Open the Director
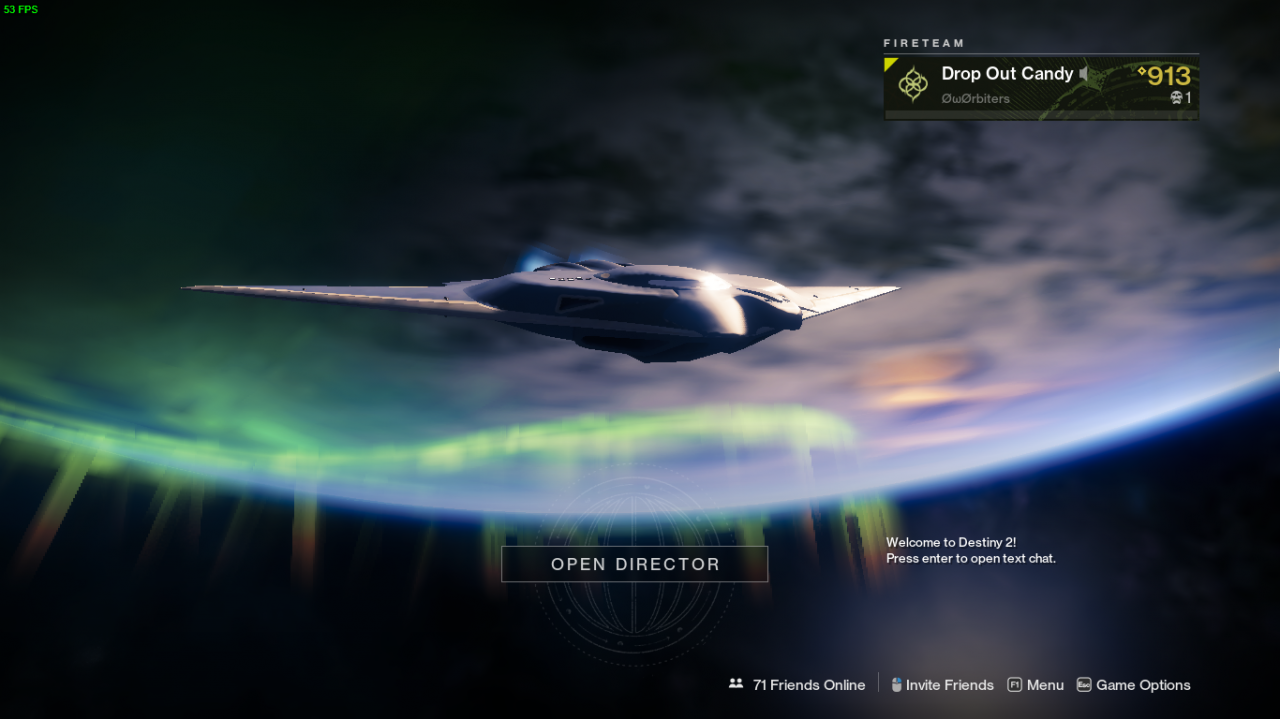 634,564
